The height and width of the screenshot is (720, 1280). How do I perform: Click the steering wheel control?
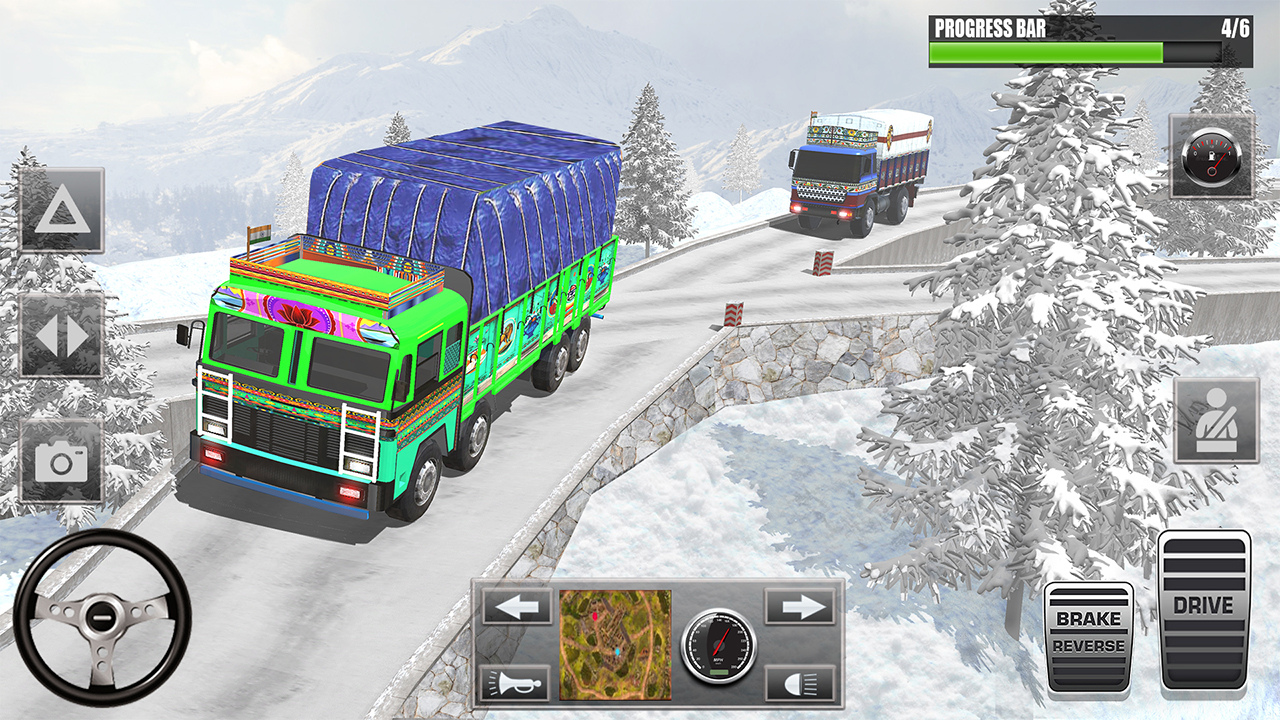pyautogui.click(x=102, y=617)
